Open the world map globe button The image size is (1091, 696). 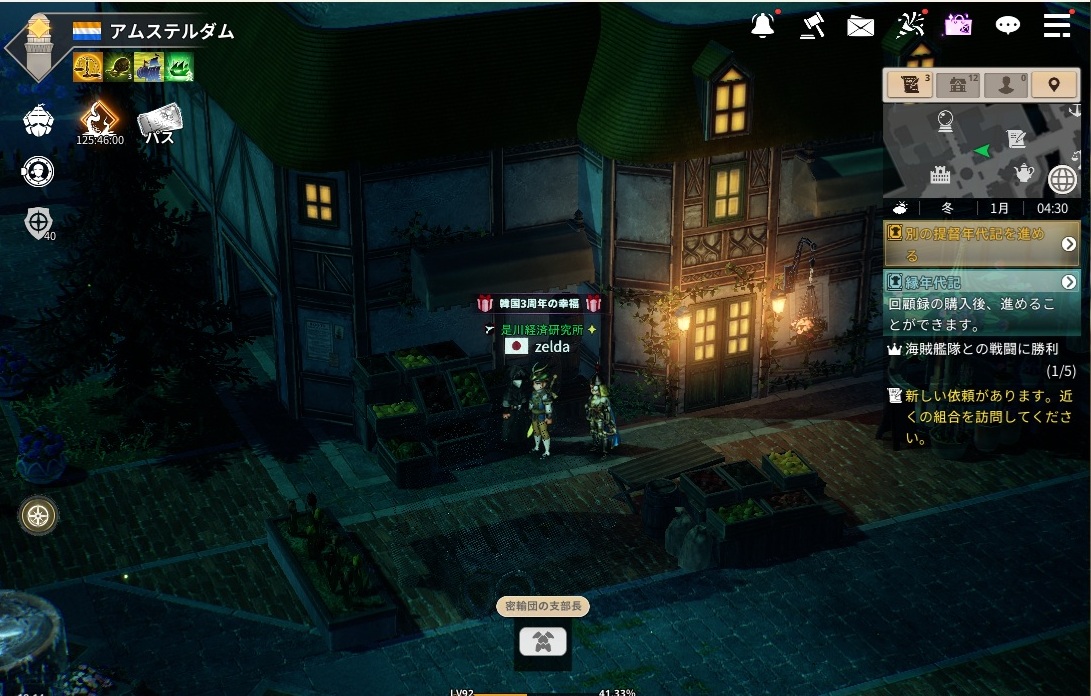click(x=1062, y=180)
